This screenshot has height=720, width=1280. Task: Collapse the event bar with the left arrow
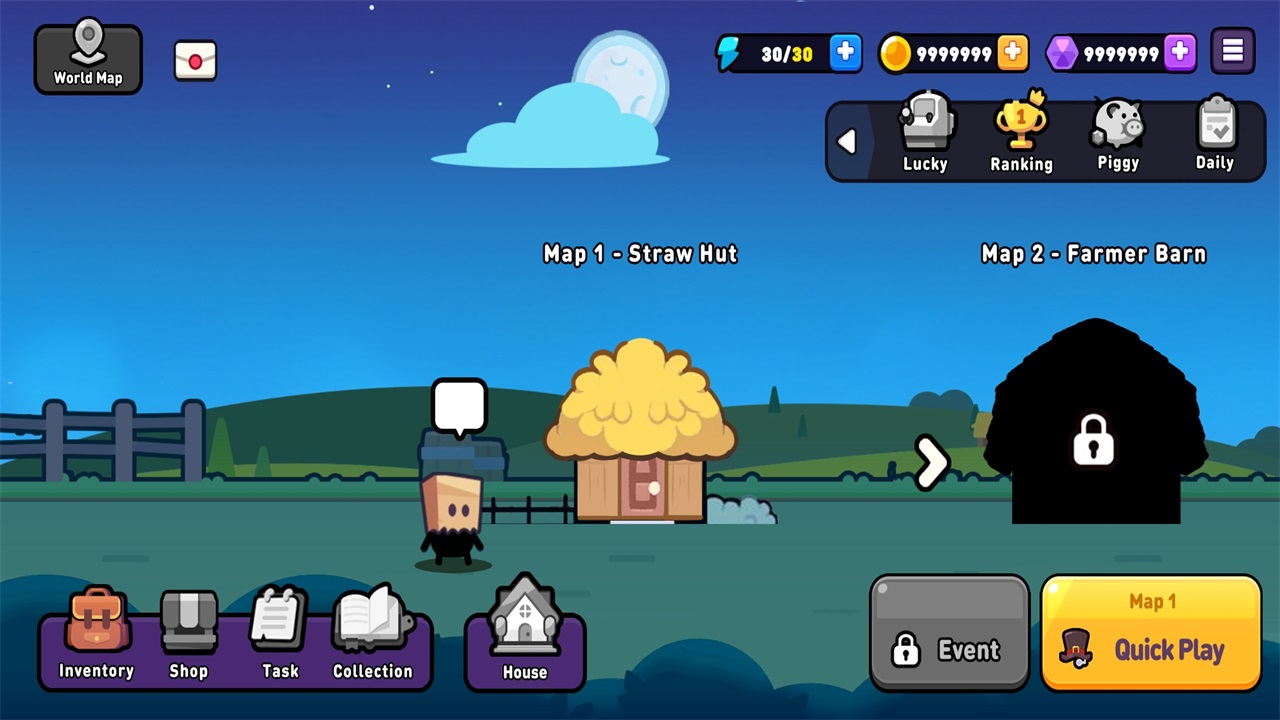(847, 142)
